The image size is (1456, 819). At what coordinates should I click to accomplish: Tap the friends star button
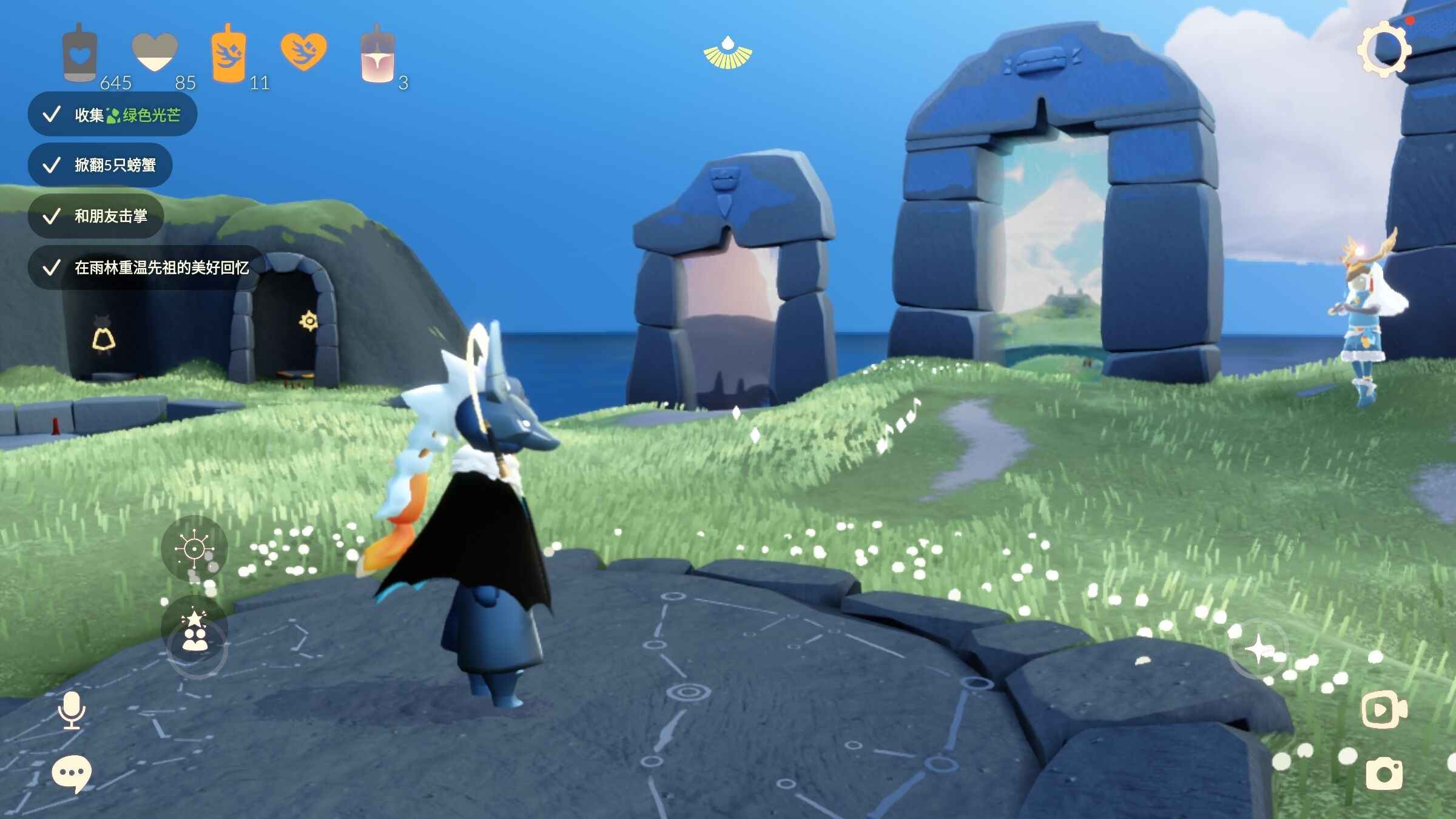tap(195, 632)
